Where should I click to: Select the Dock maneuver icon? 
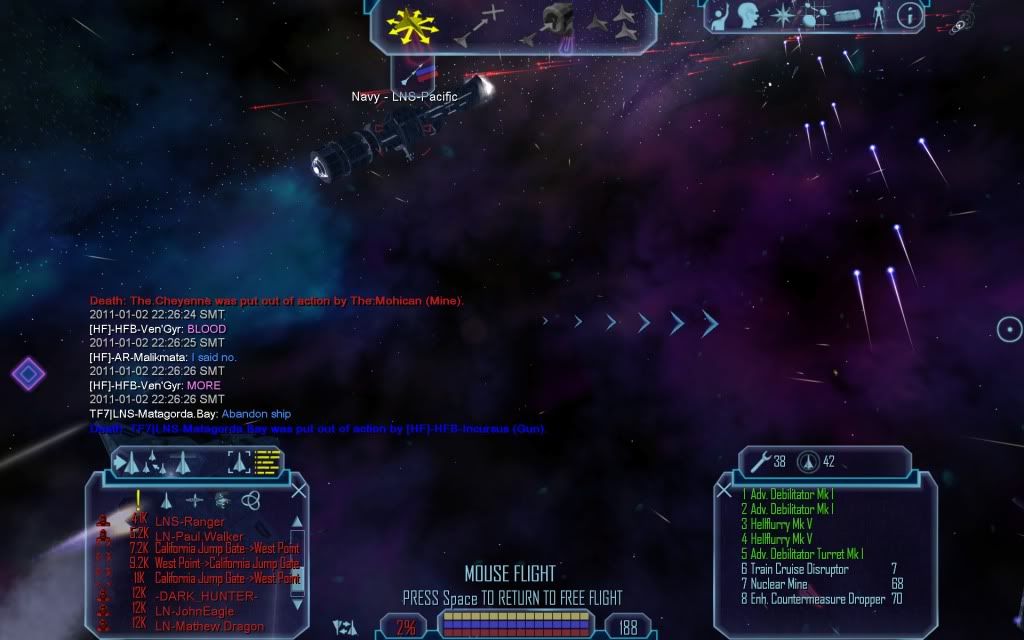click(548, 24)
